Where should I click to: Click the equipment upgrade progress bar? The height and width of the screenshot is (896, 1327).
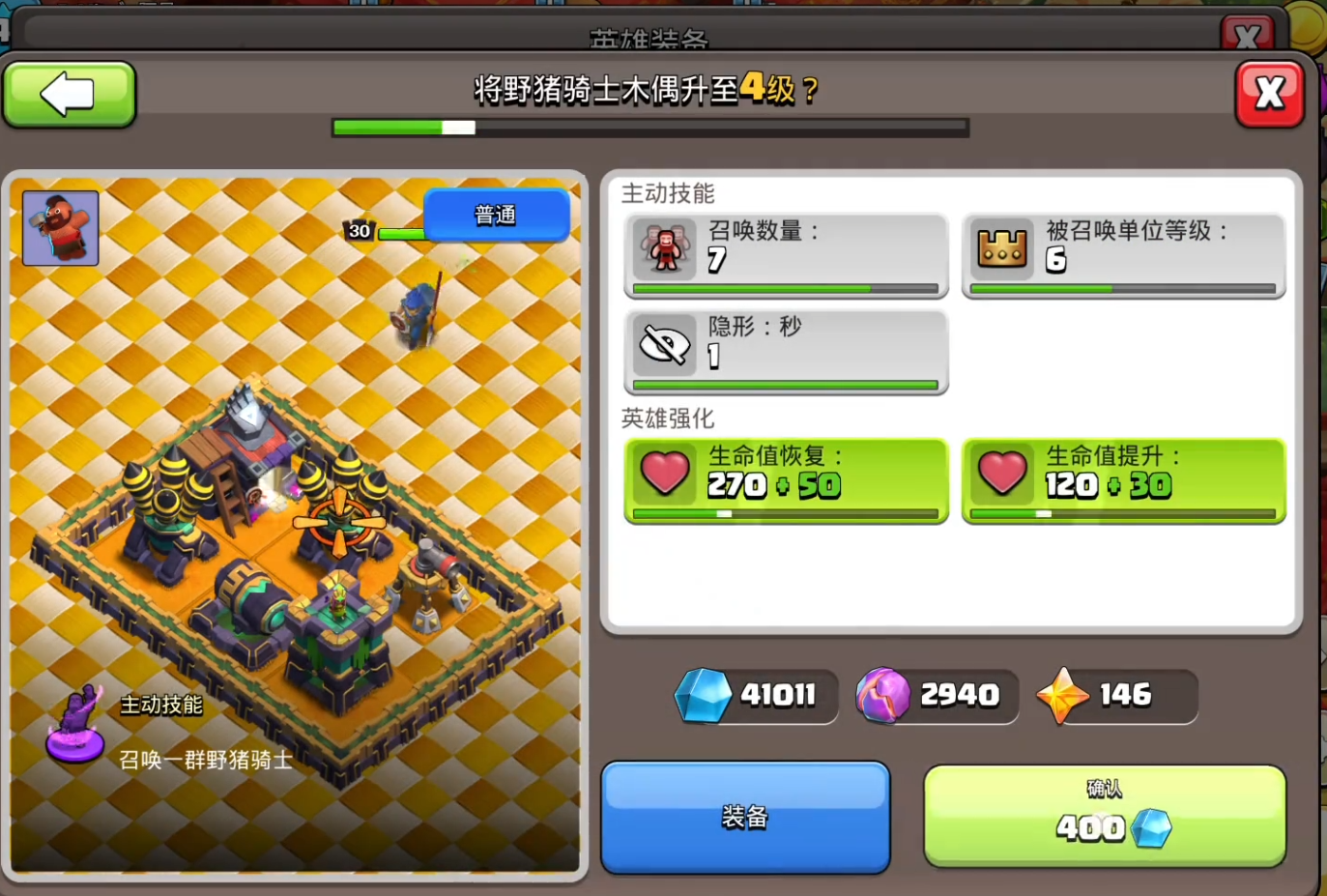coord(649,127)
